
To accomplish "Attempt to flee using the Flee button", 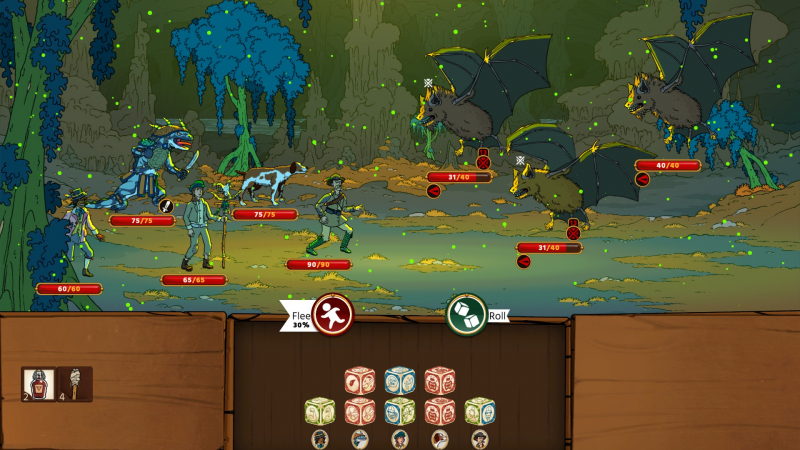I will click(331, 314).
